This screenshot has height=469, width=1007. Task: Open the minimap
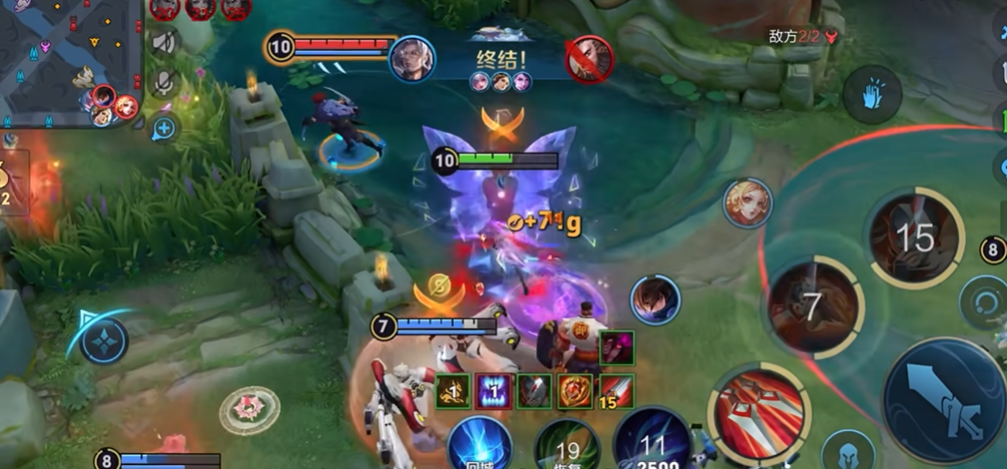click(68, 62)
